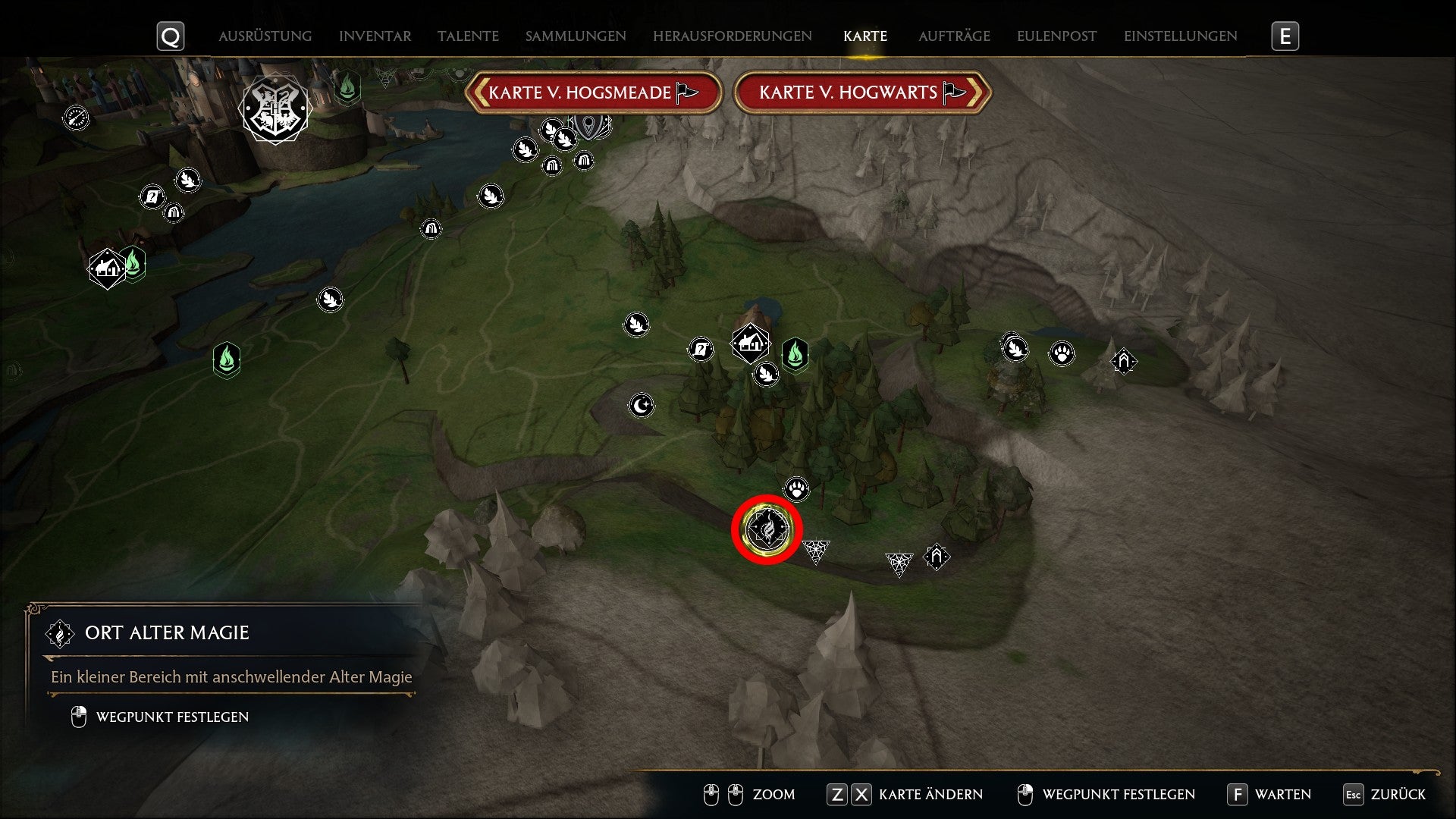
Task: Open the AUFTRÄGE menu
Action: [954, 36]
